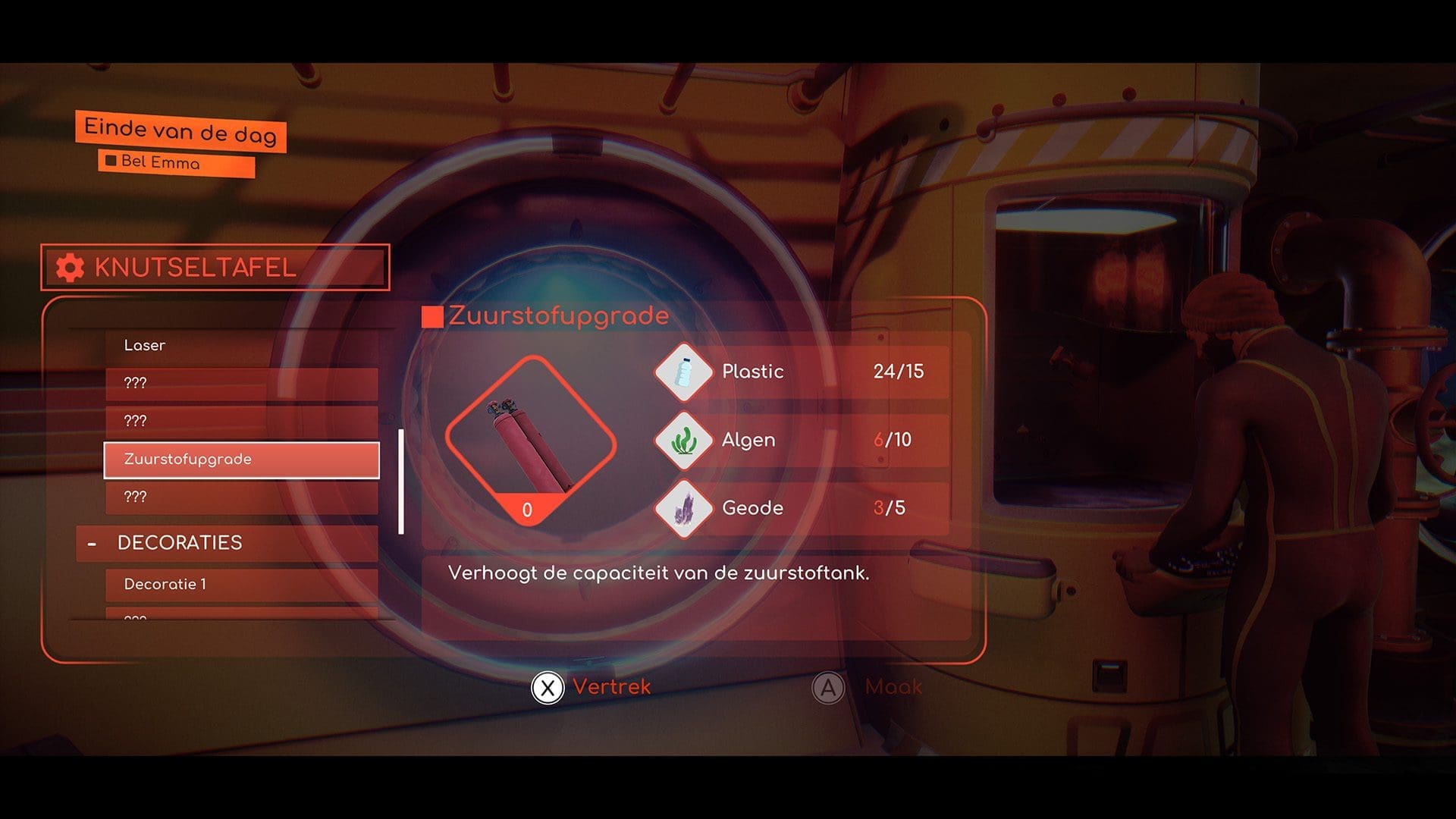The width and height of the screenshot is (1456, 819).
Task: Select Decoratie 1 from the list
Action: point(241,585)
